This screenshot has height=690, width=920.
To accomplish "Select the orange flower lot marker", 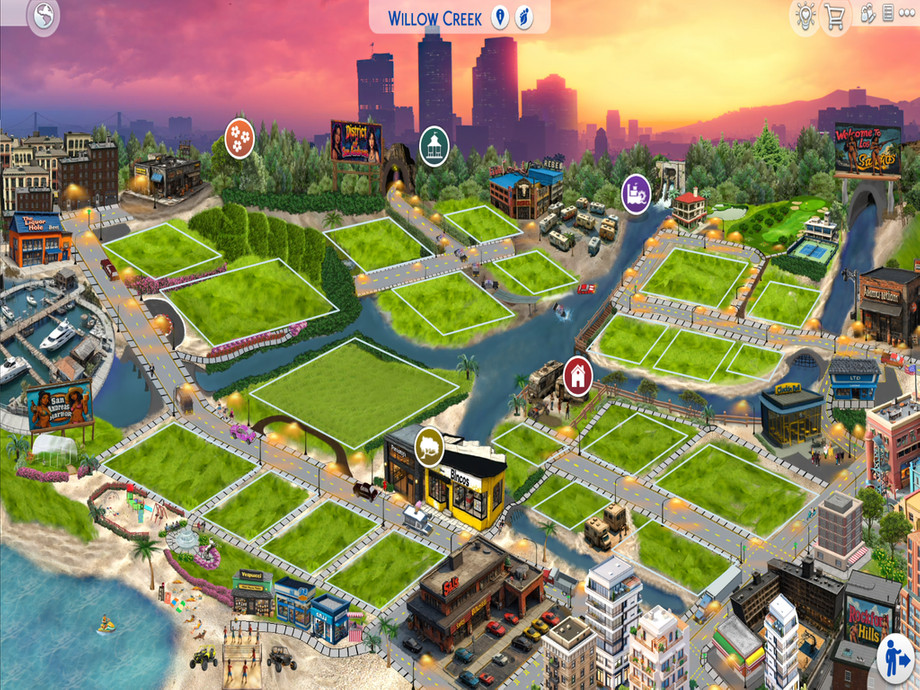I will [x=239, y=136].
